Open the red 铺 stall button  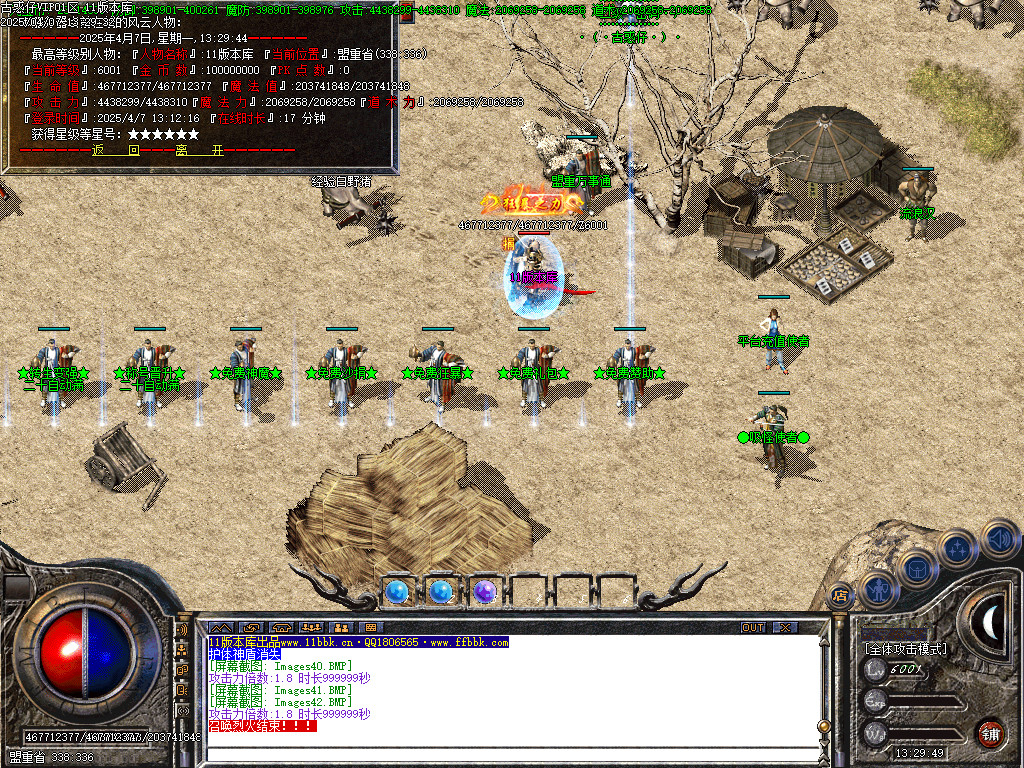(990, 731)
